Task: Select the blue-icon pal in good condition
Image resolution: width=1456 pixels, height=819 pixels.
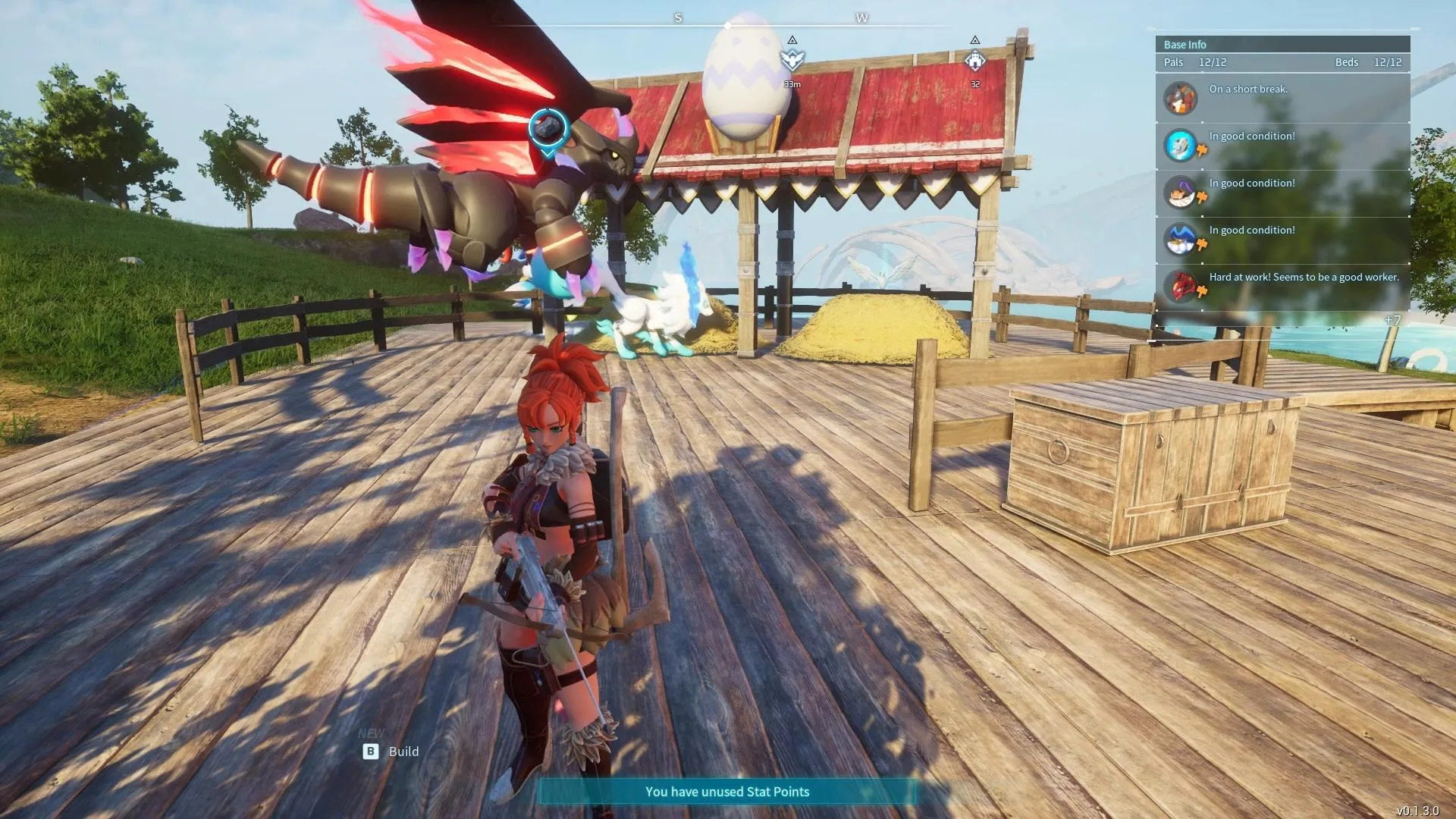Action: (x=1180, y=145)
